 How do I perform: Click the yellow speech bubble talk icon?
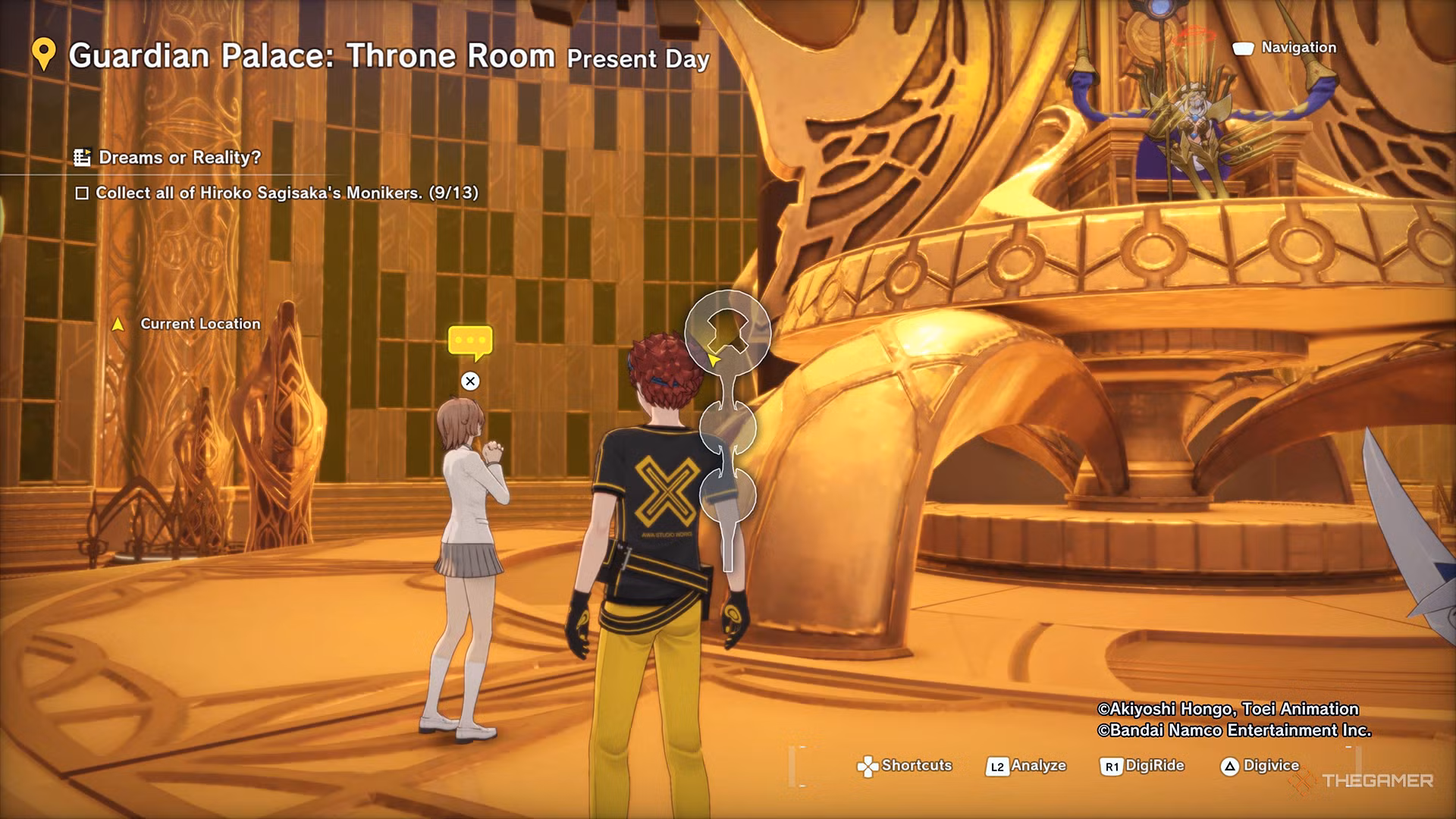(470, 342)
